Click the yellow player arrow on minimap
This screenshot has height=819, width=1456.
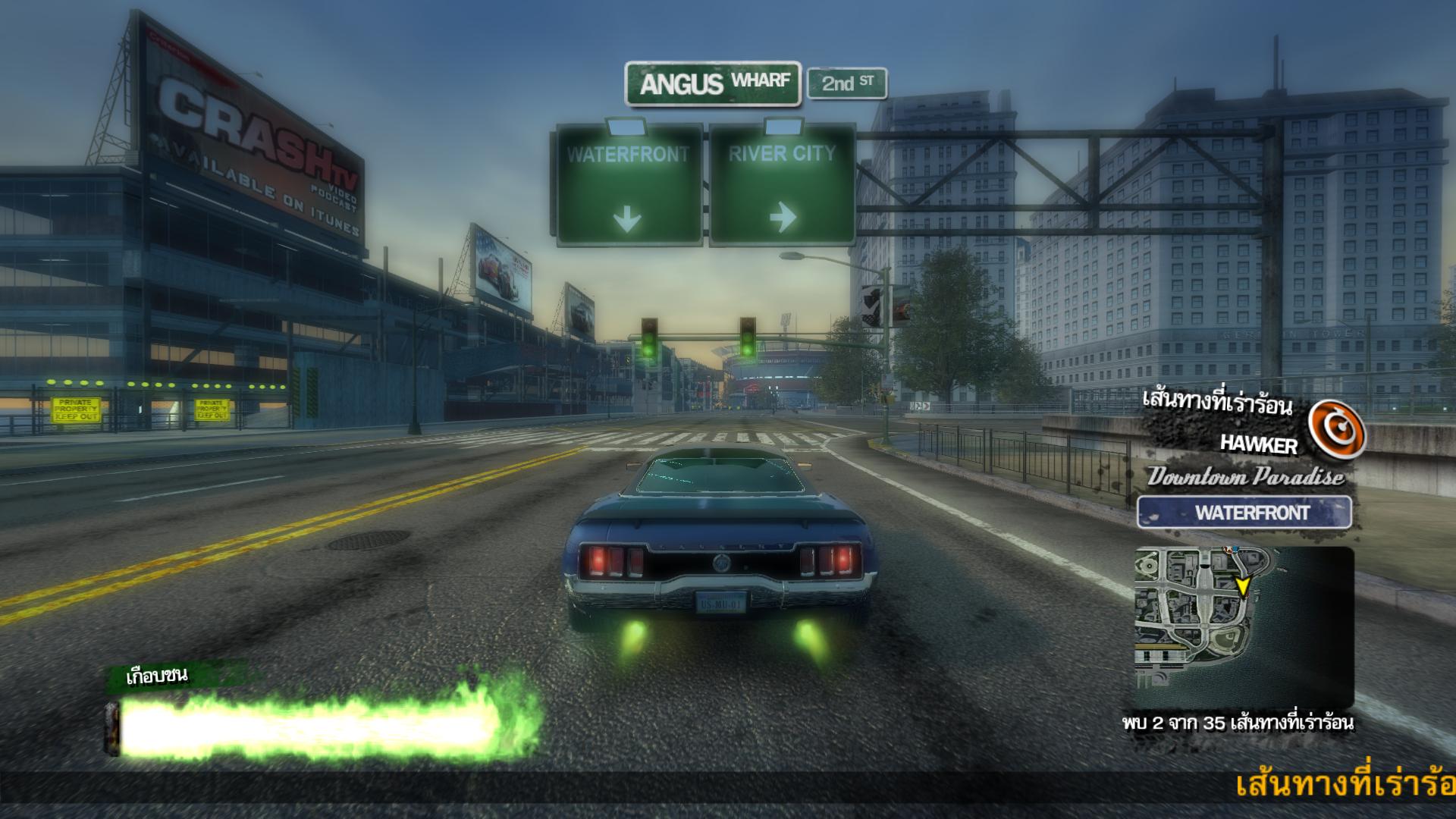1242,586
